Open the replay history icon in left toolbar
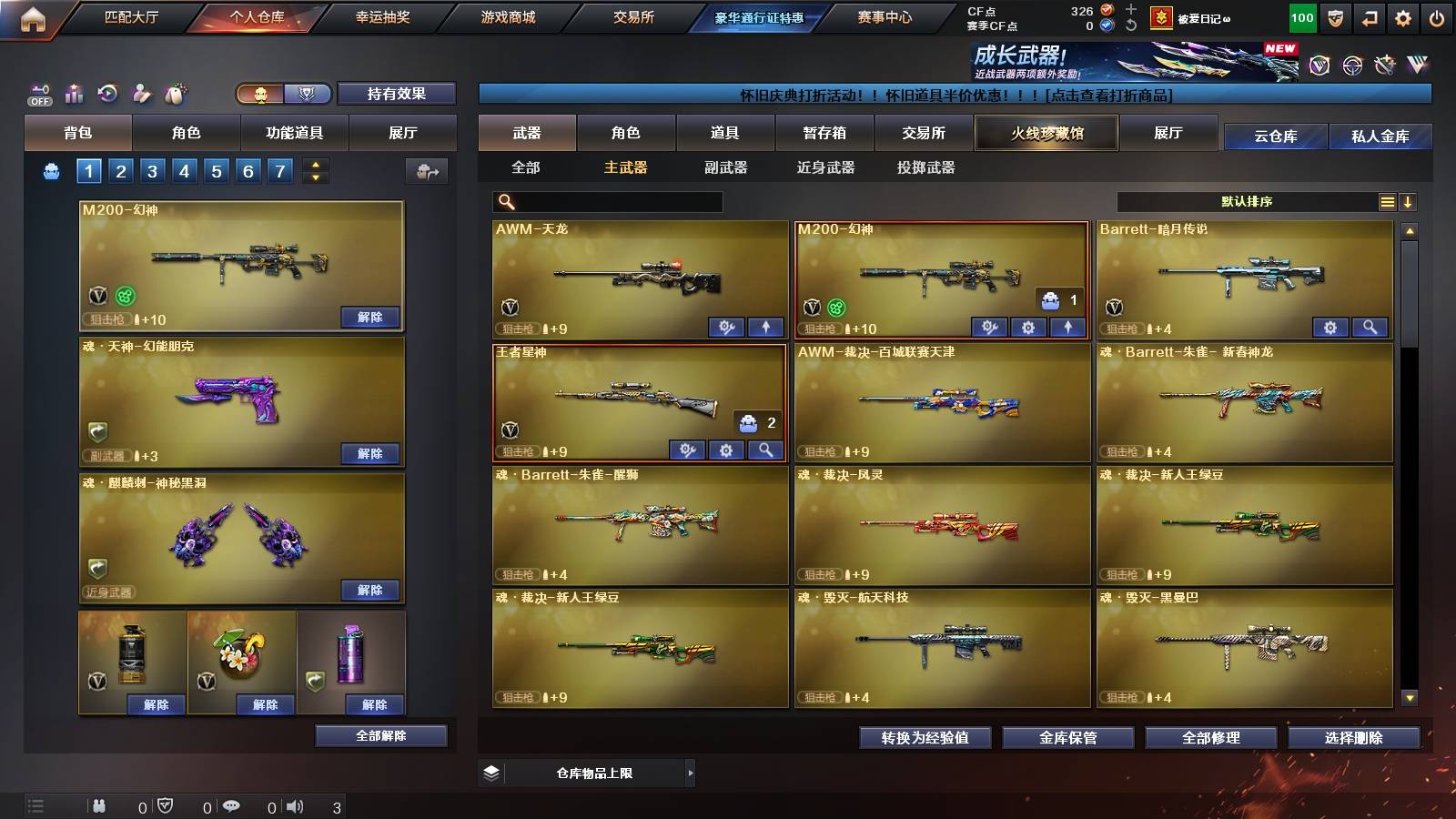The width and height of the screenshot is (1456, 819). (106, 92)
